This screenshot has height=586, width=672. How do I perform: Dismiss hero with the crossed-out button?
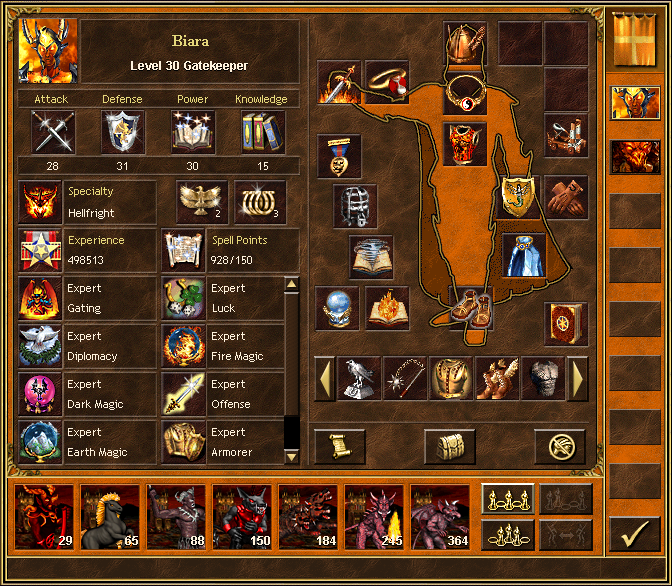point(559,446)
